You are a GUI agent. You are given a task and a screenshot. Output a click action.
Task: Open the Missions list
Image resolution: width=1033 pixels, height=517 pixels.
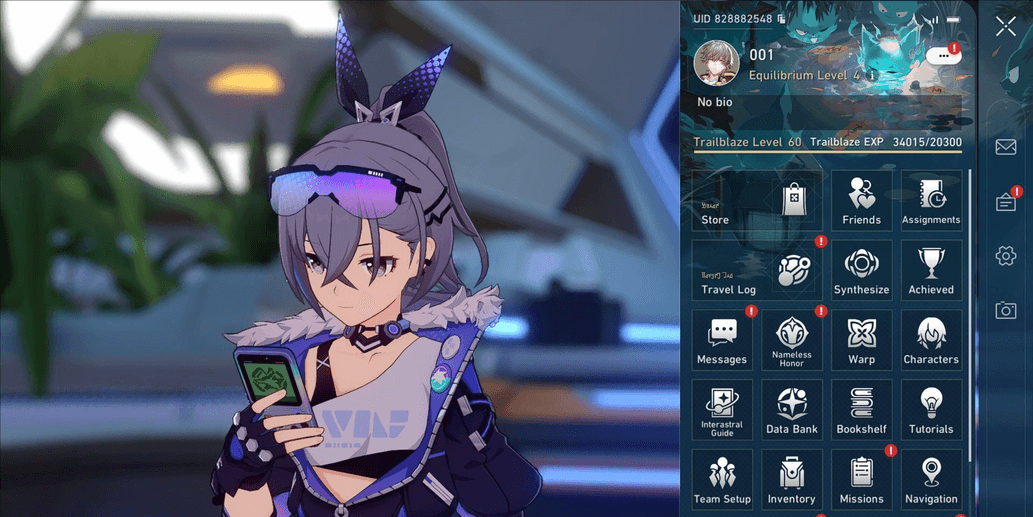[x=861, y=481]
